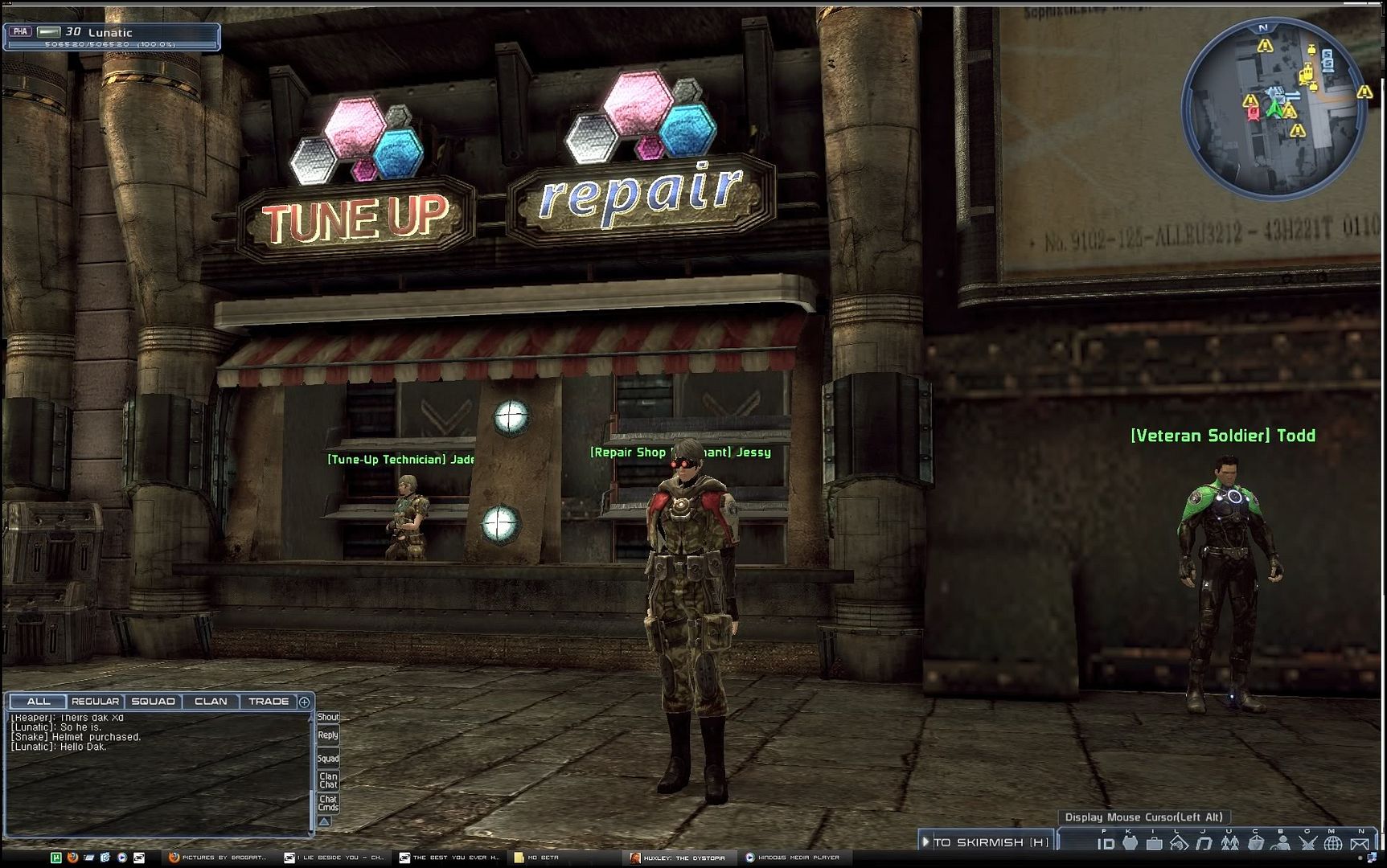Click the circular minimap
This screenshot has height=868, width=1387.
[1274, 108]
